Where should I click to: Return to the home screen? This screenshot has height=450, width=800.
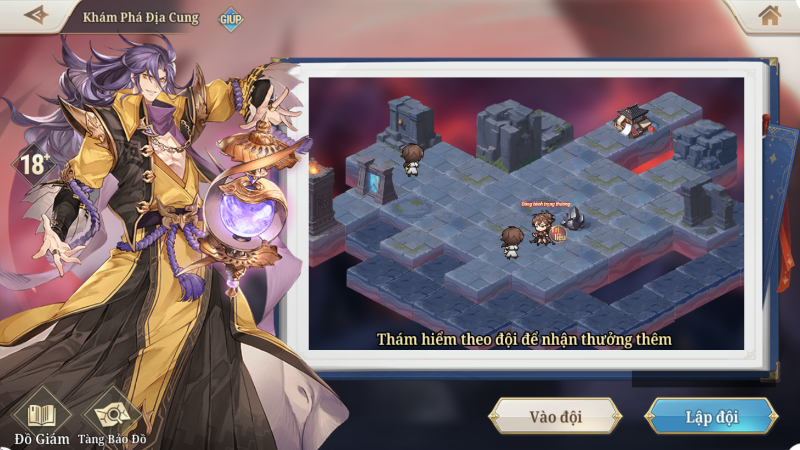769,15
